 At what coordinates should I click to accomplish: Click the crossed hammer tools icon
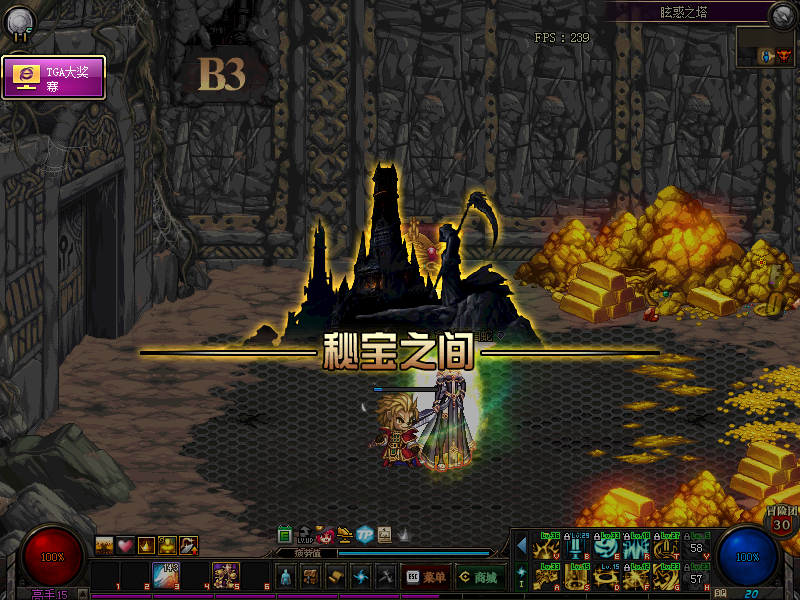click(386, 577)
